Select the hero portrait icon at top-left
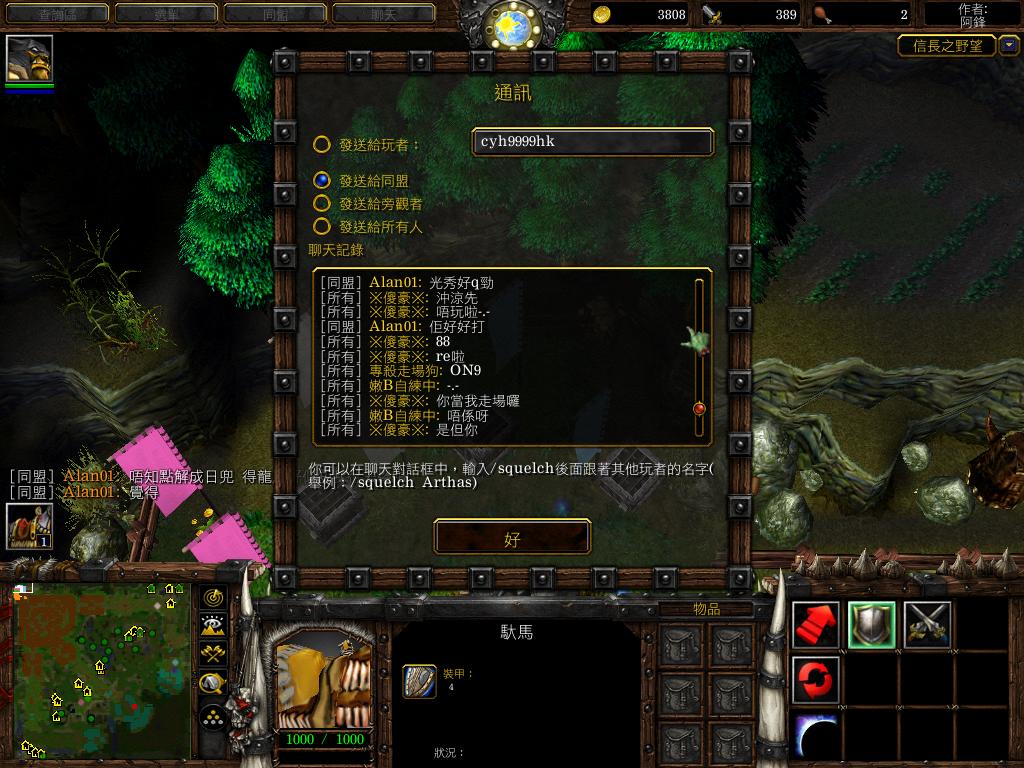This screenshot has height=768, width=1024. coord(29,58)
